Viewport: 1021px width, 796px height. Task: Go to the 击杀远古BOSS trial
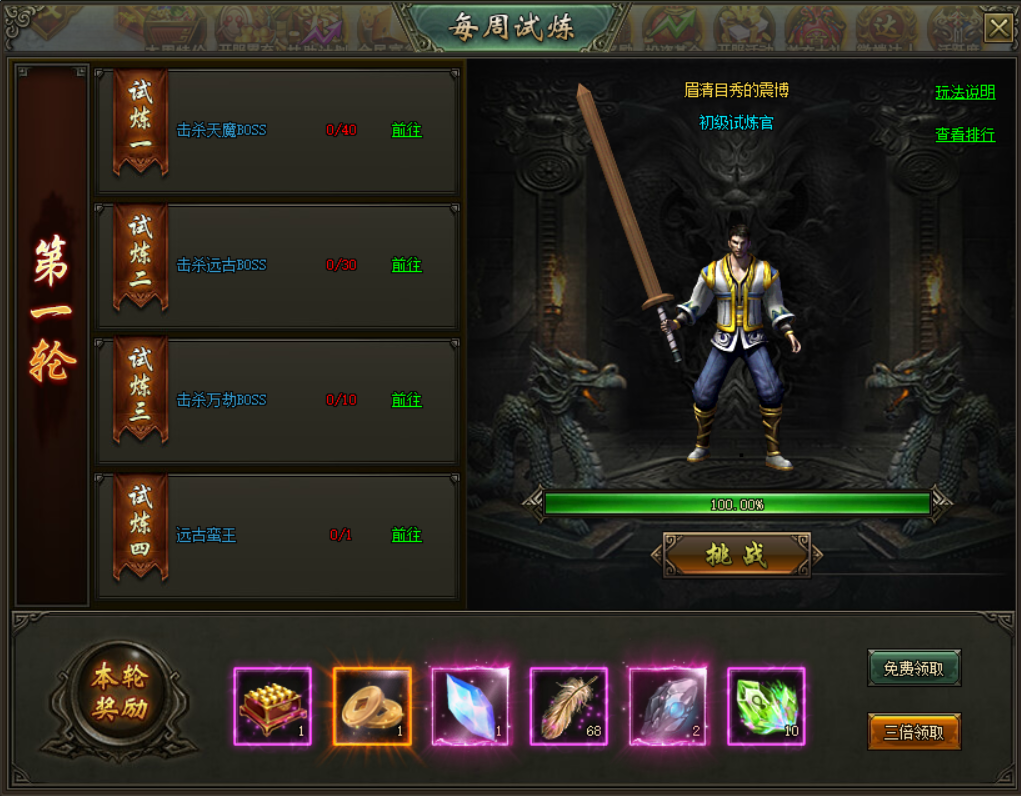pyautogui.click(x=406, y=265)
